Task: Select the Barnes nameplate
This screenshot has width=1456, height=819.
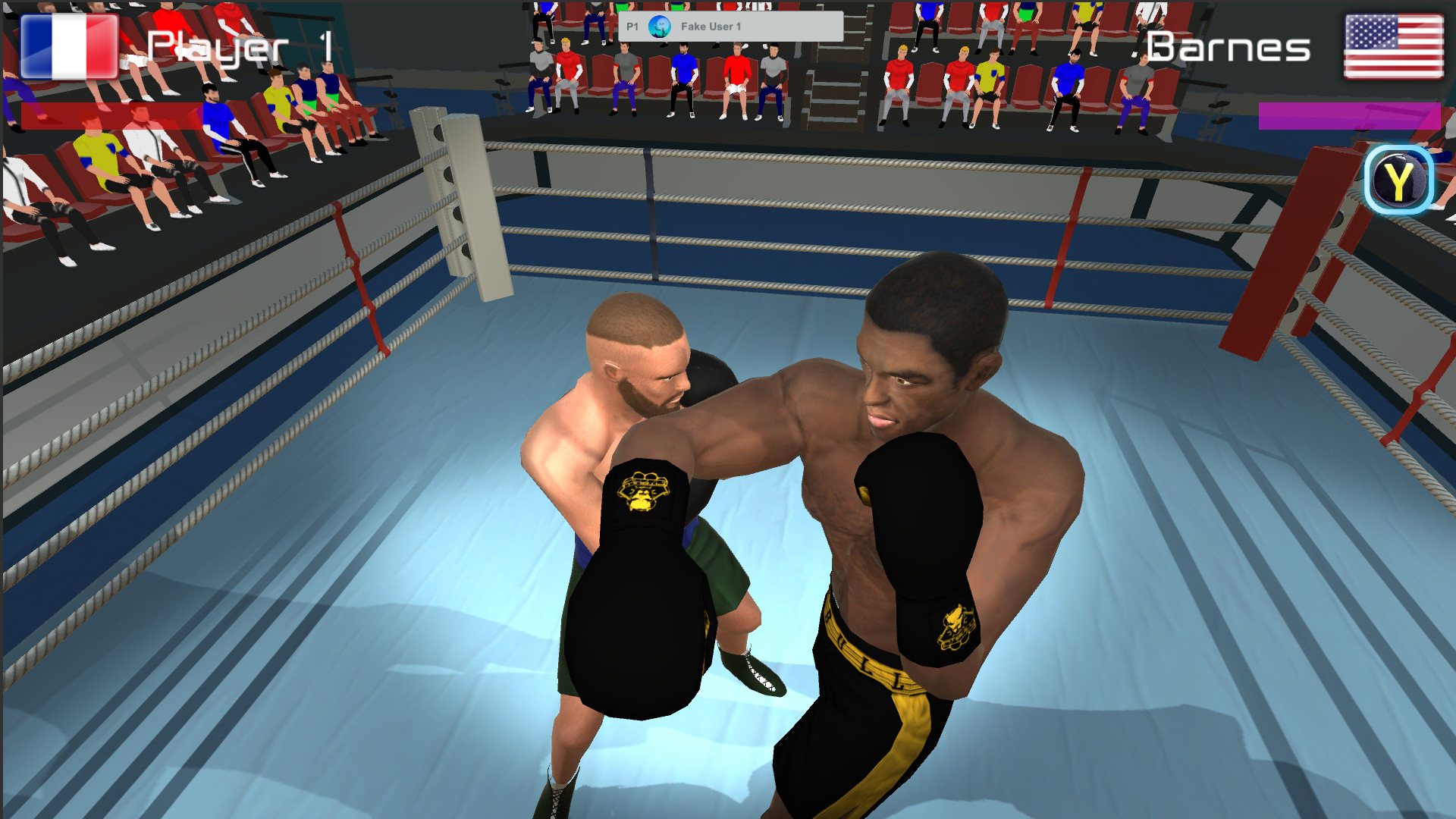Action: pyautogui.click(x=1227, y=48)
